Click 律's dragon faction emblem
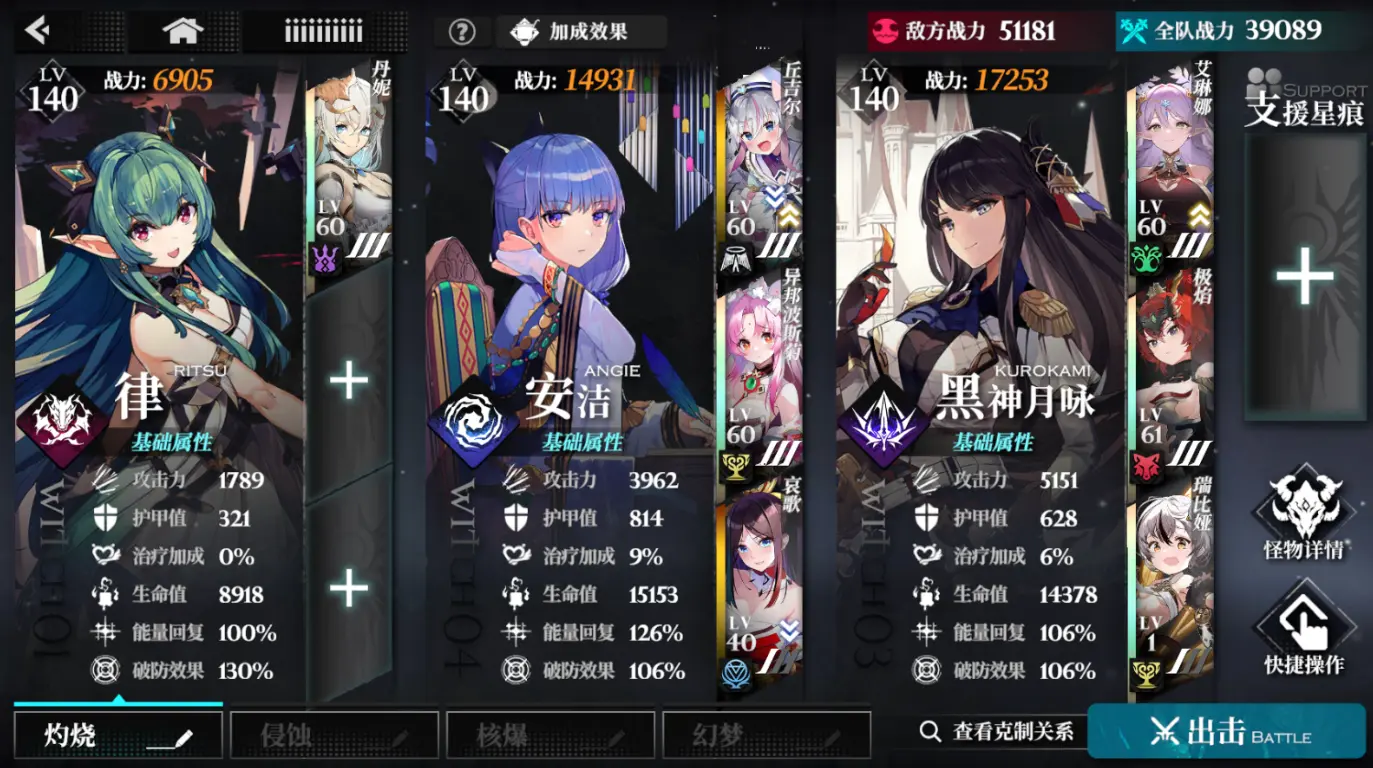1373x768 pixels. pos(62,410)
